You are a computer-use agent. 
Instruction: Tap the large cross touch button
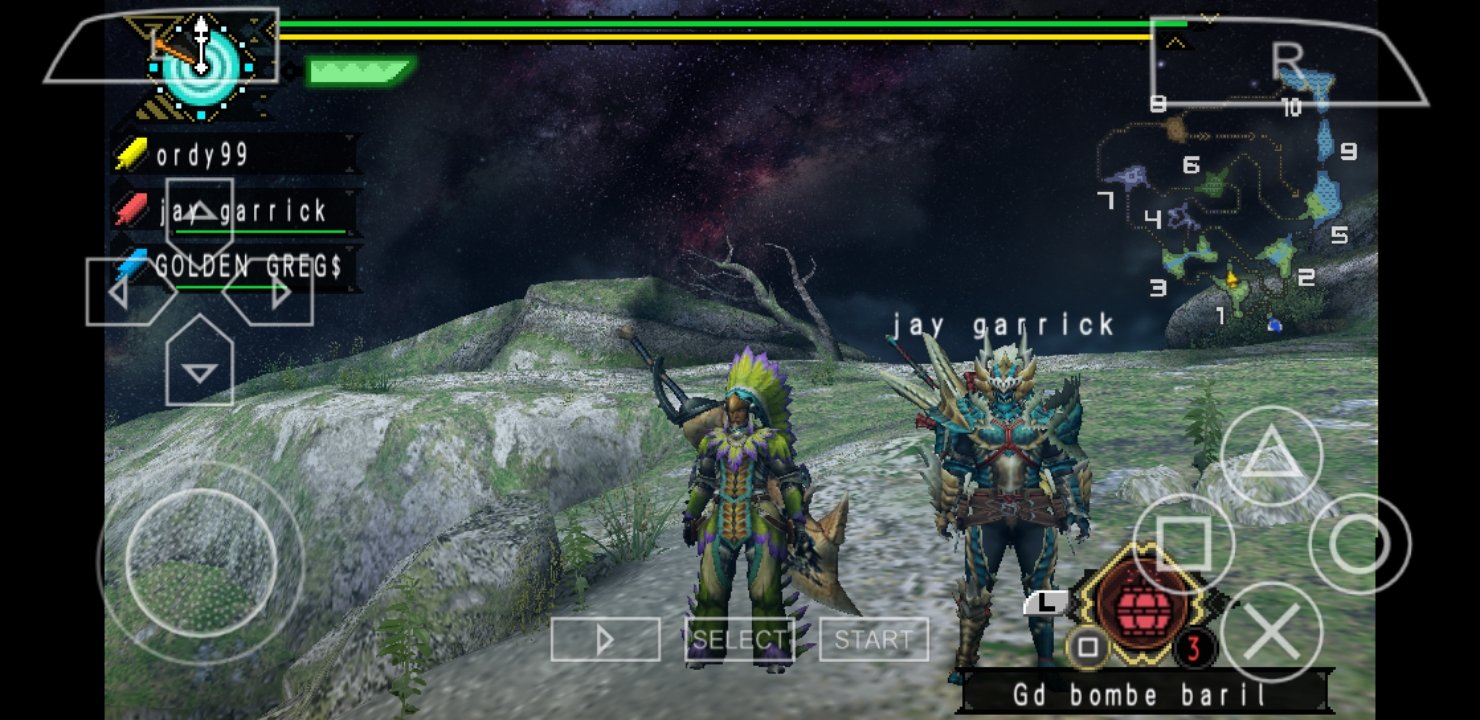[1271, 632]
